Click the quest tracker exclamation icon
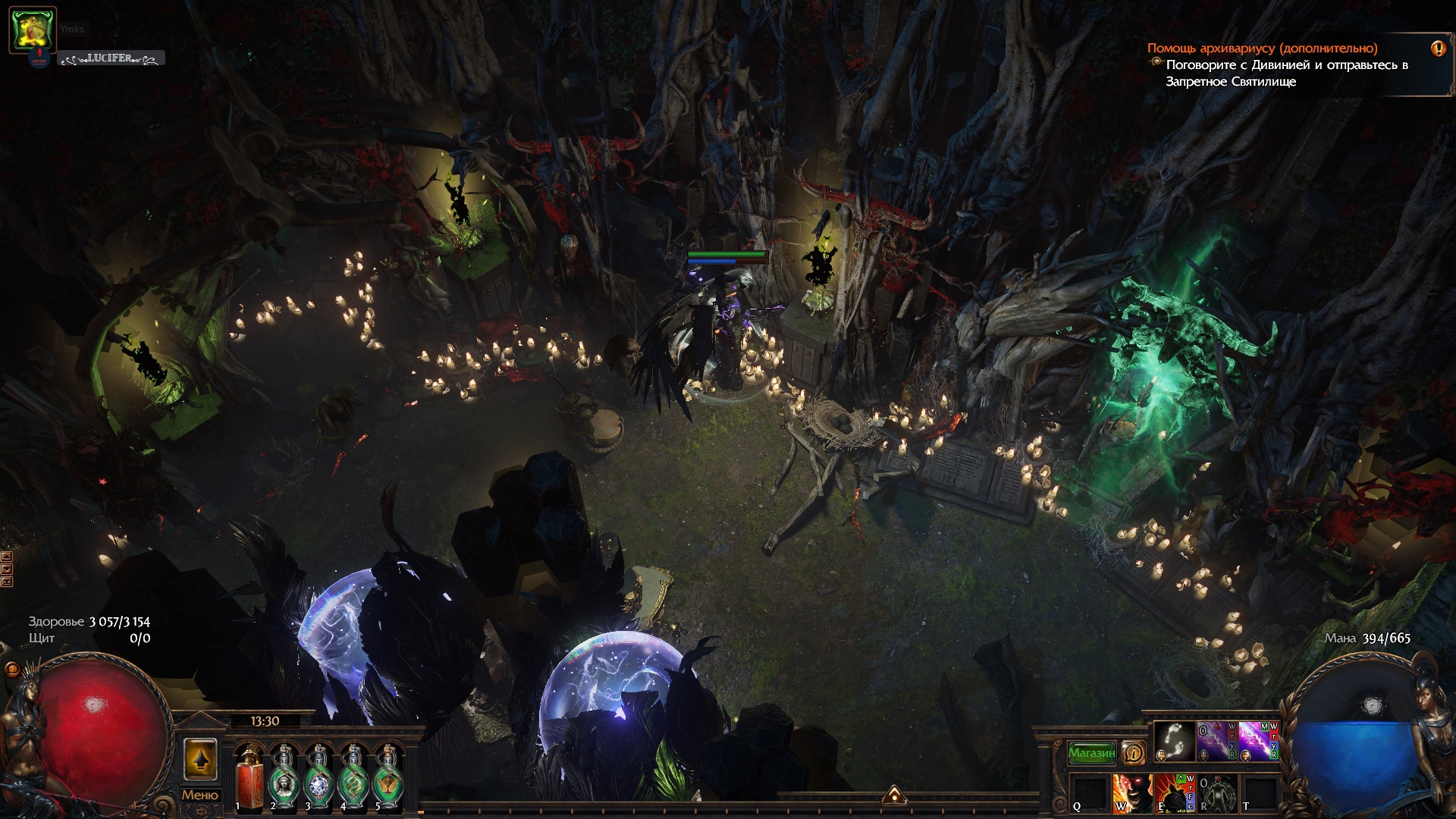This screenshot has height=819, width=1456. (x=1438, y=49)
